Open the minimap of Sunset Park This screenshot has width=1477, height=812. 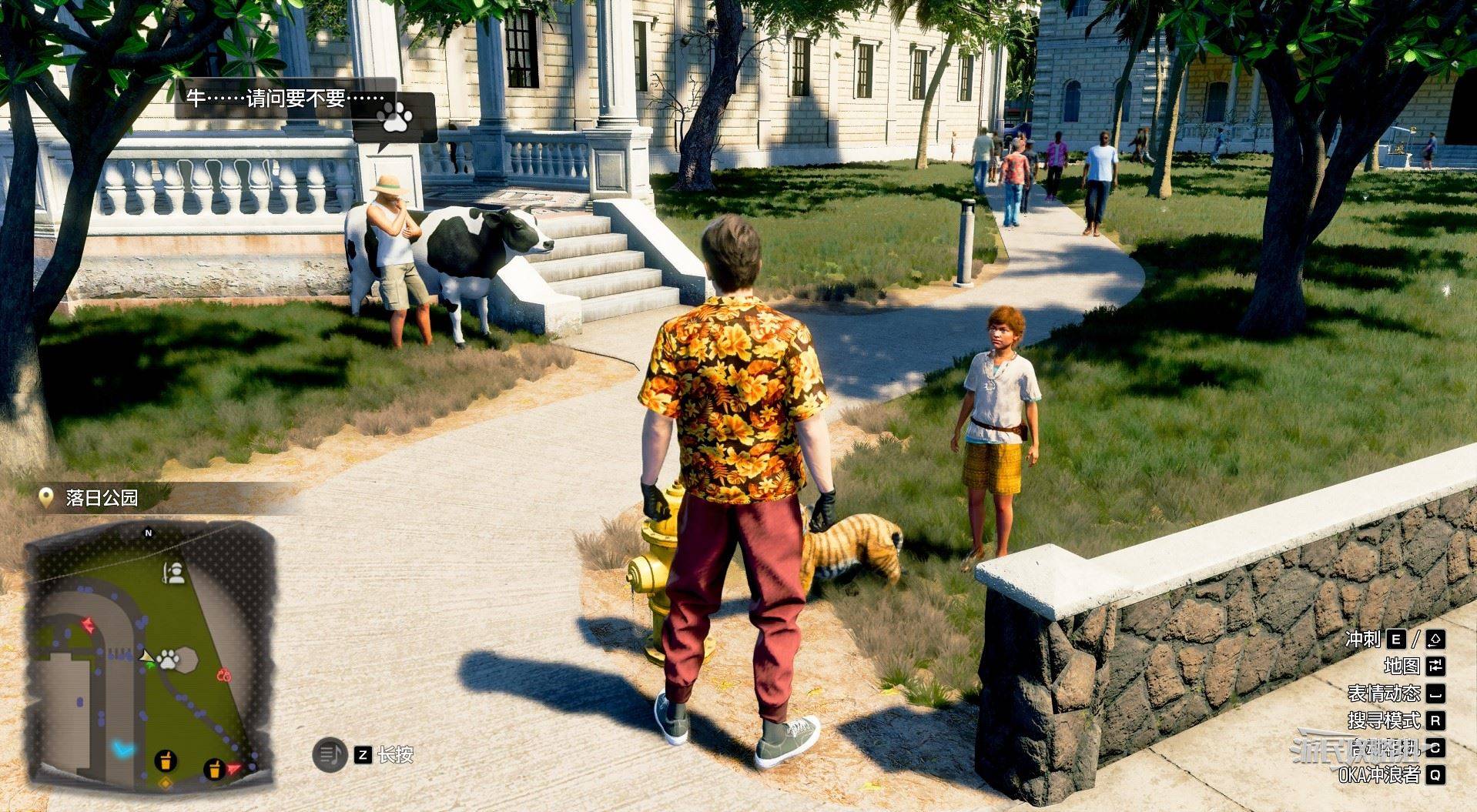coord(150,650)
